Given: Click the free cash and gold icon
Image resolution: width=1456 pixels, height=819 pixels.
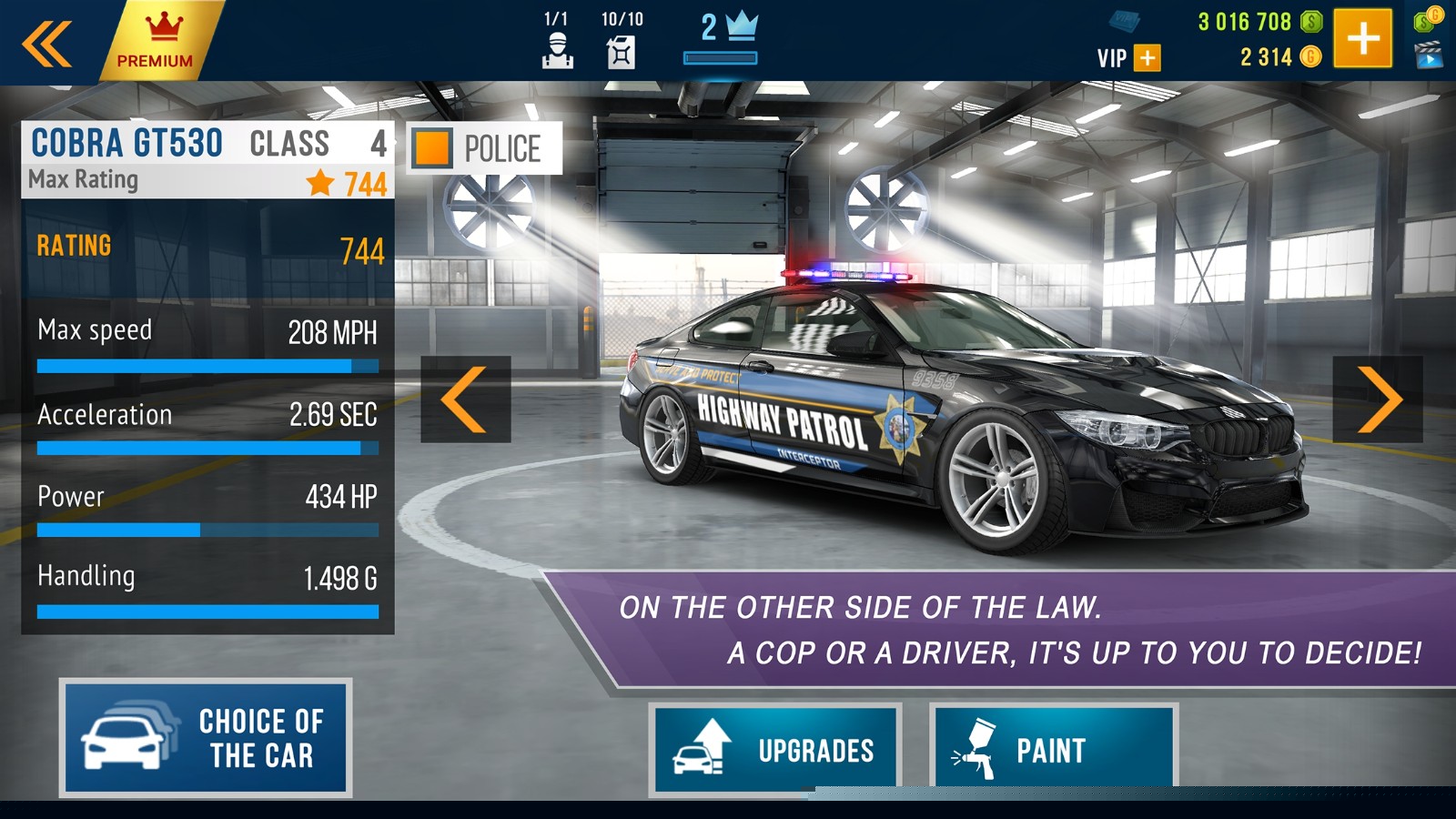Looking at the screenshot, I should point(1429,18).
